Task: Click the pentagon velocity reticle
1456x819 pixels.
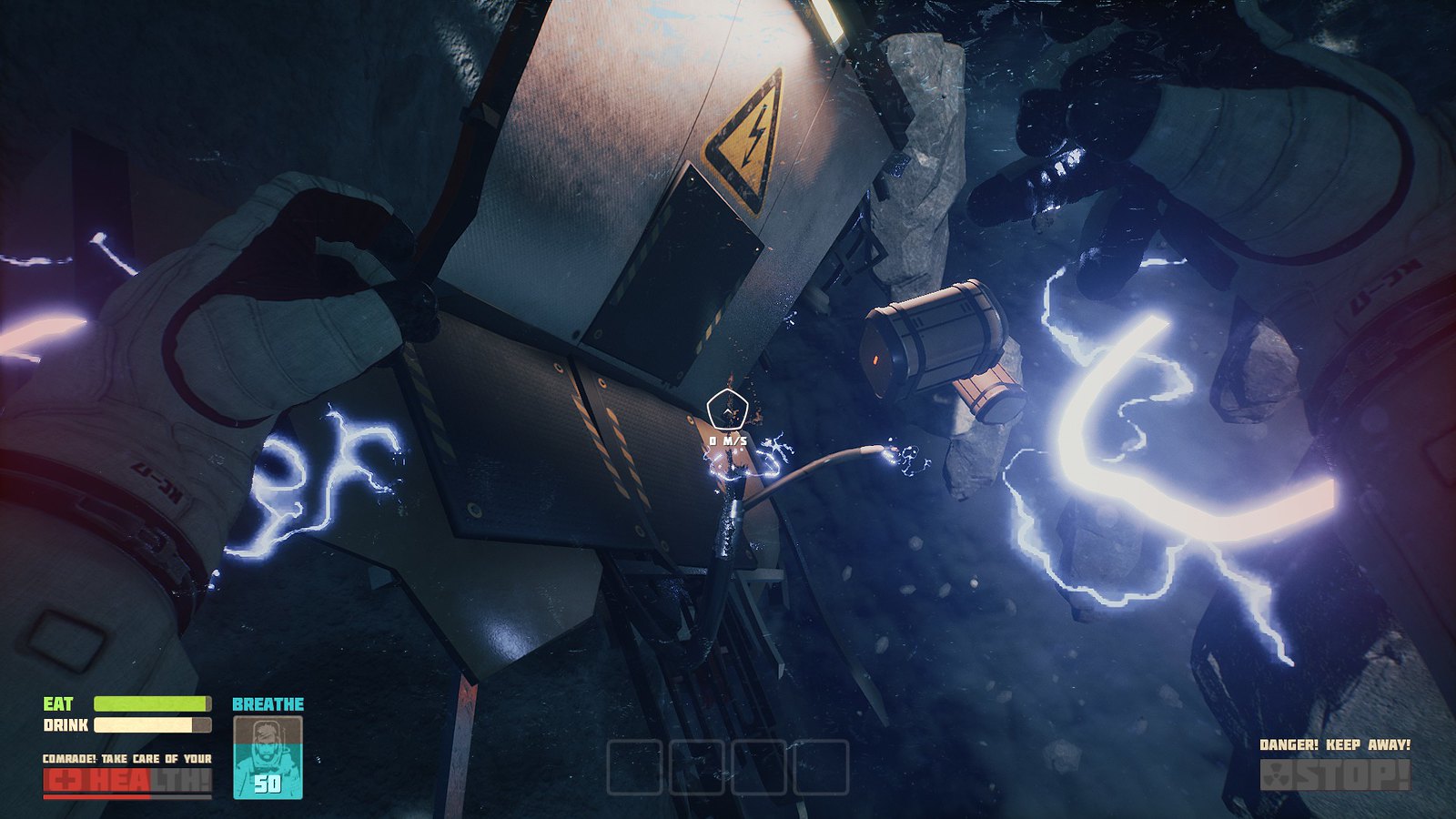Action: [x=728, y=409]
